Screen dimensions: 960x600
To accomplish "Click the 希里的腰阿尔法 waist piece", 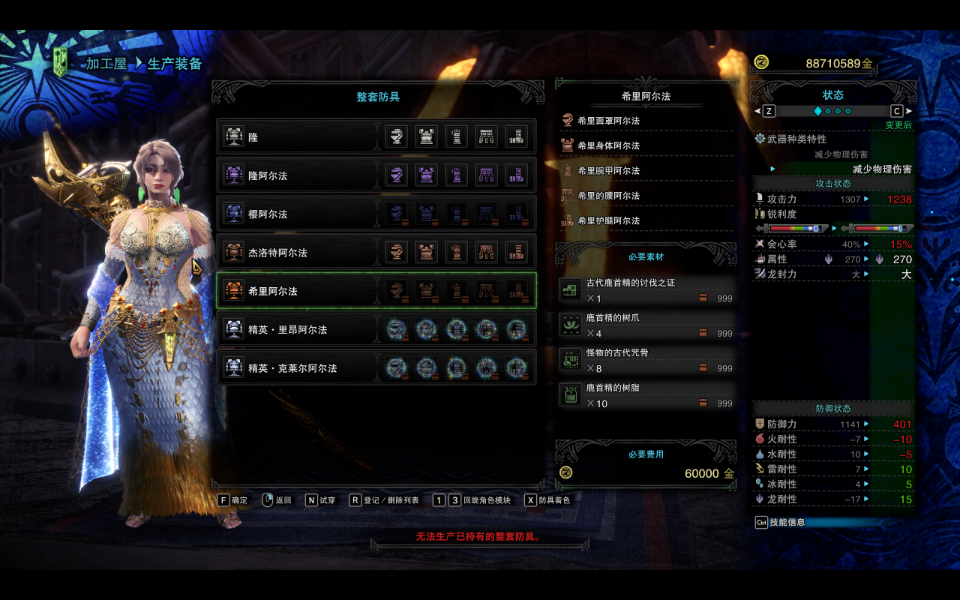I will click(x=646, y=196).
